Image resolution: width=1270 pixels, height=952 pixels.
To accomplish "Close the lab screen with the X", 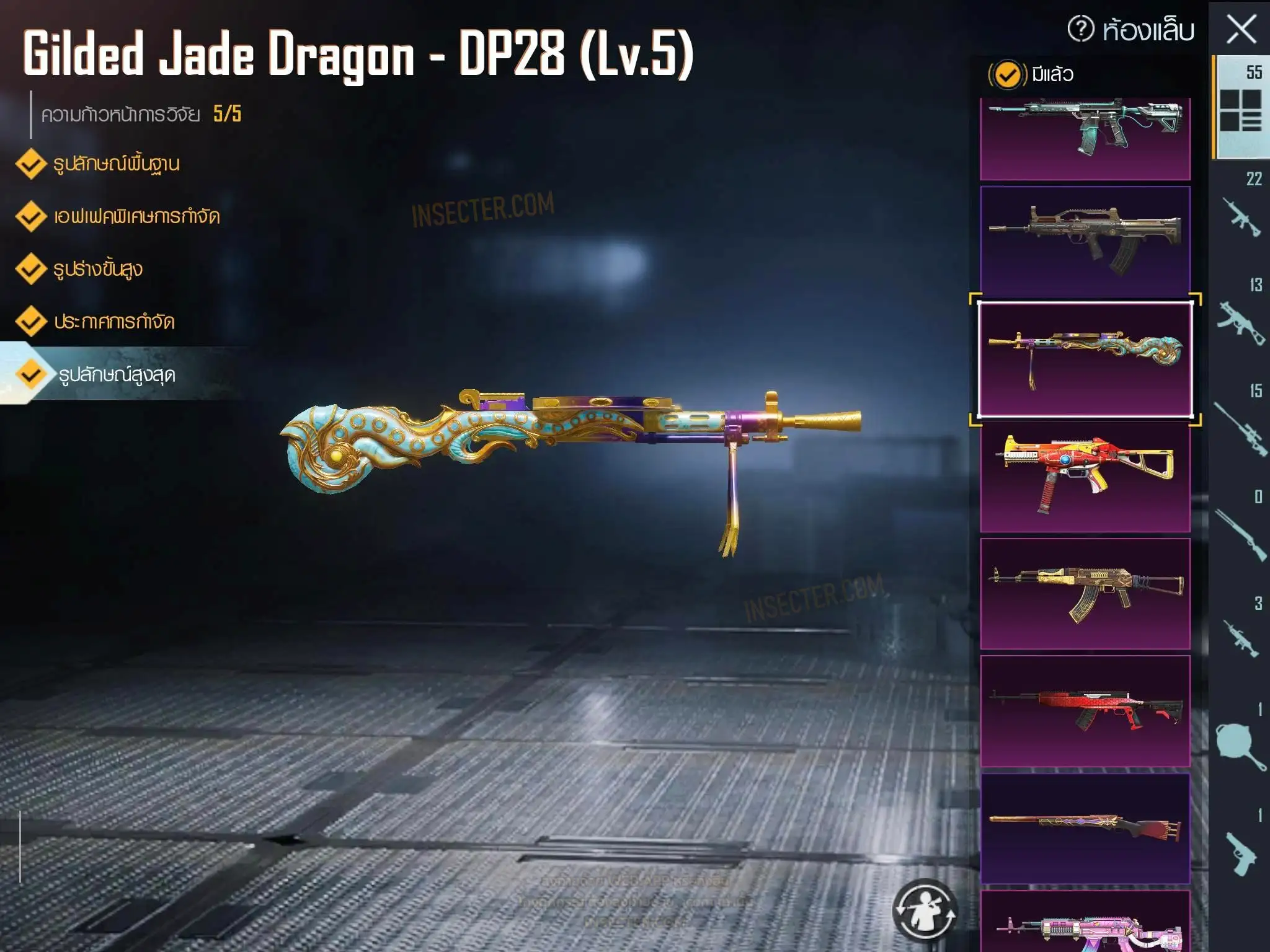I will pyautogui.click(x=1241, y=29).
